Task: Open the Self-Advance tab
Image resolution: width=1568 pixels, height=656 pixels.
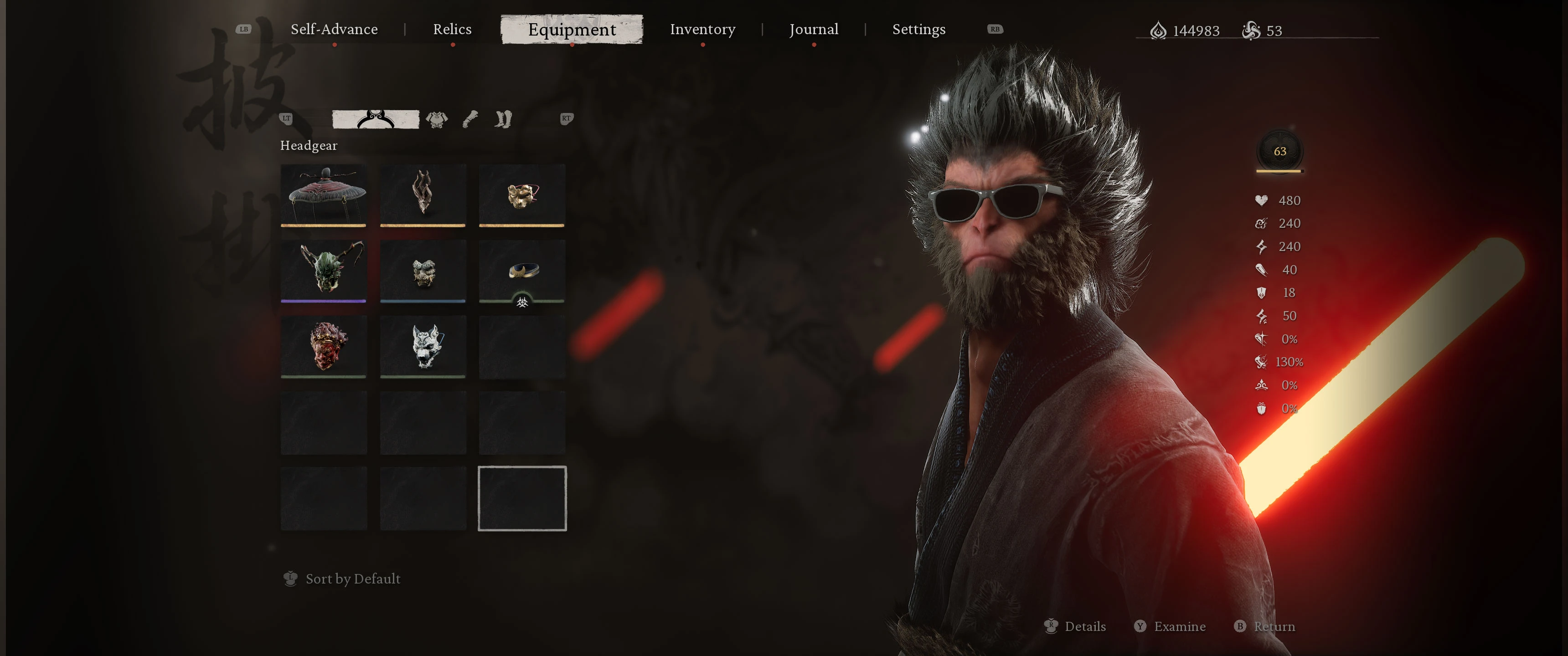Action: pos(334,29)
